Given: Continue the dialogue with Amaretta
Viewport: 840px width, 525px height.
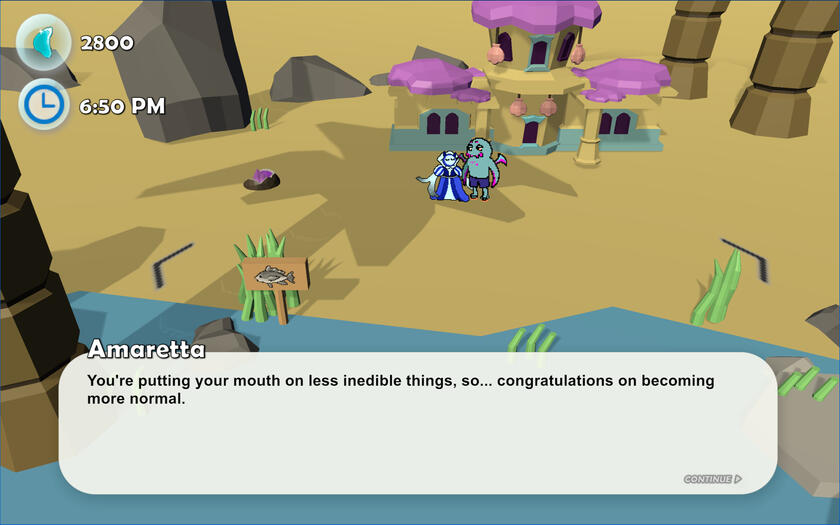Looking at the screenshot, I should [x=712, y=479].
